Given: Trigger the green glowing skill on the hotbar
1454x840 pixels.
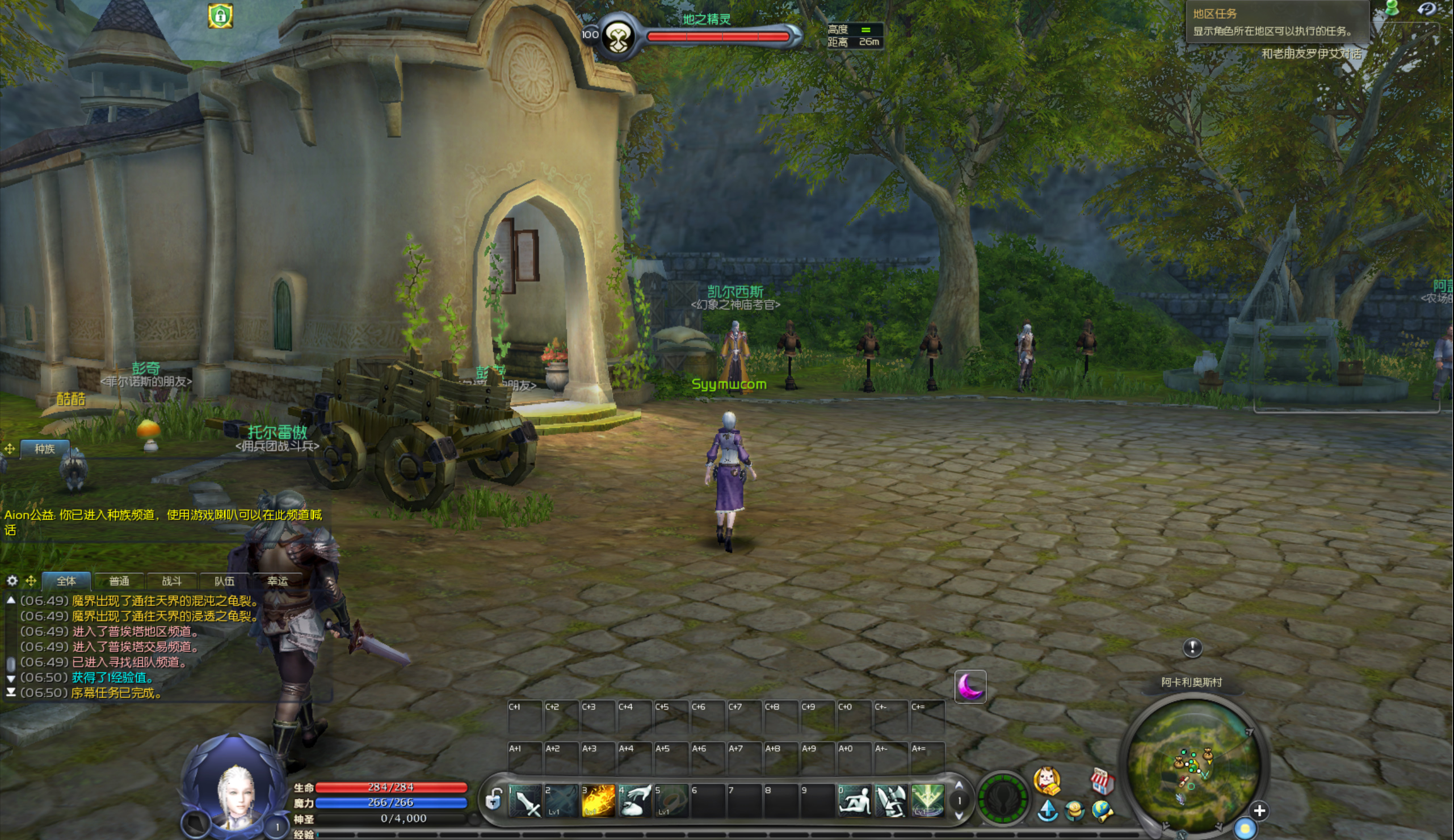Looking at the screenshot, I should pyautogui.click(x=928, y=801).
